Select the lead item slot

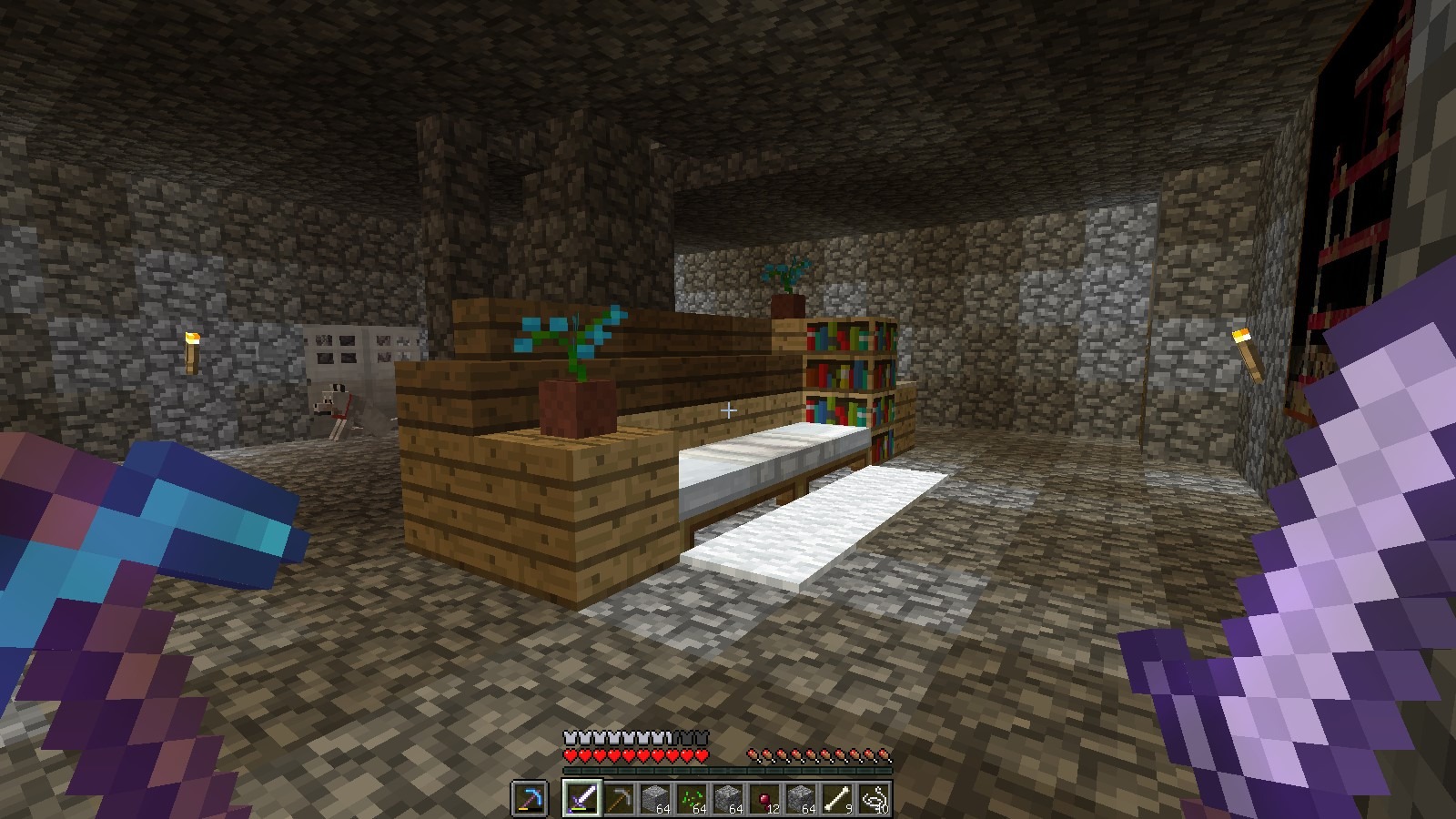coord(872,799)
